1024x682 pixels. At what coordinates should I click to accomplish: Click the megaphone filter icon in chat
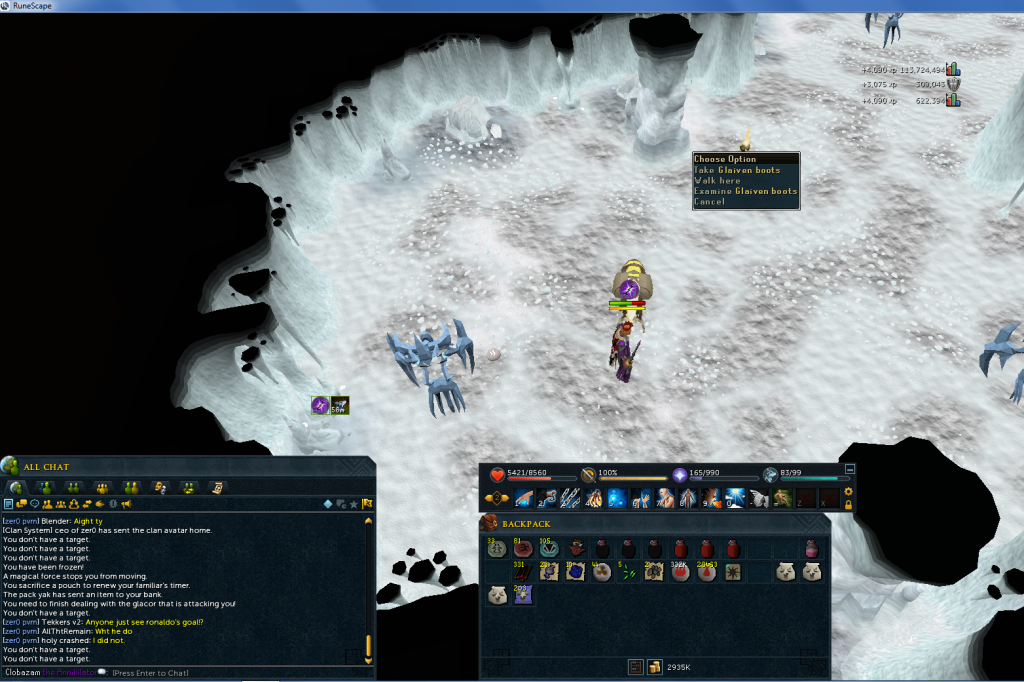128,504
